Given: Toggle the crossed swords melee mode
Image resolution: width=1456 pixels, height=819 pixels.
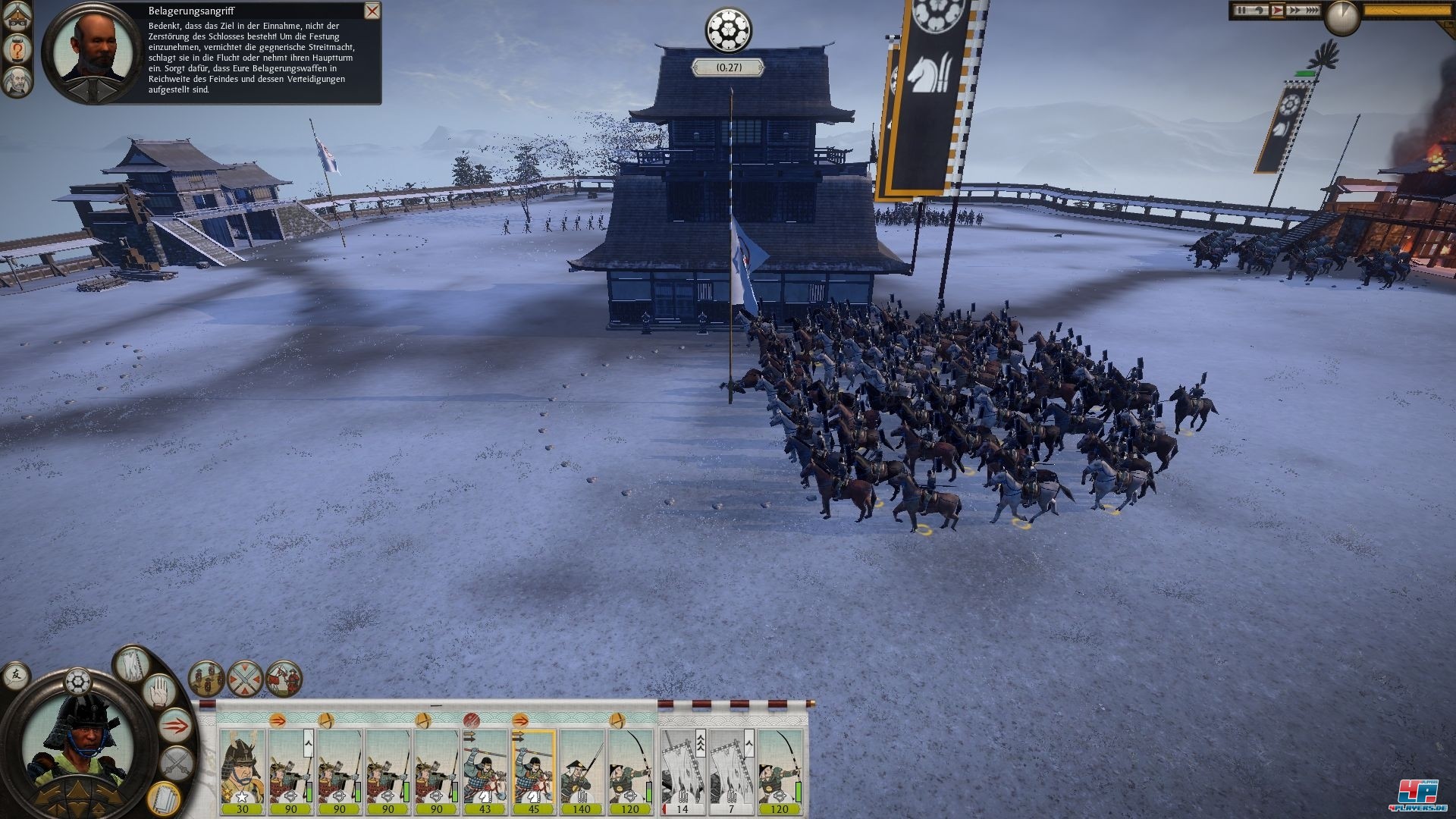Looking at the screenshot, I should tap(177, 762).
